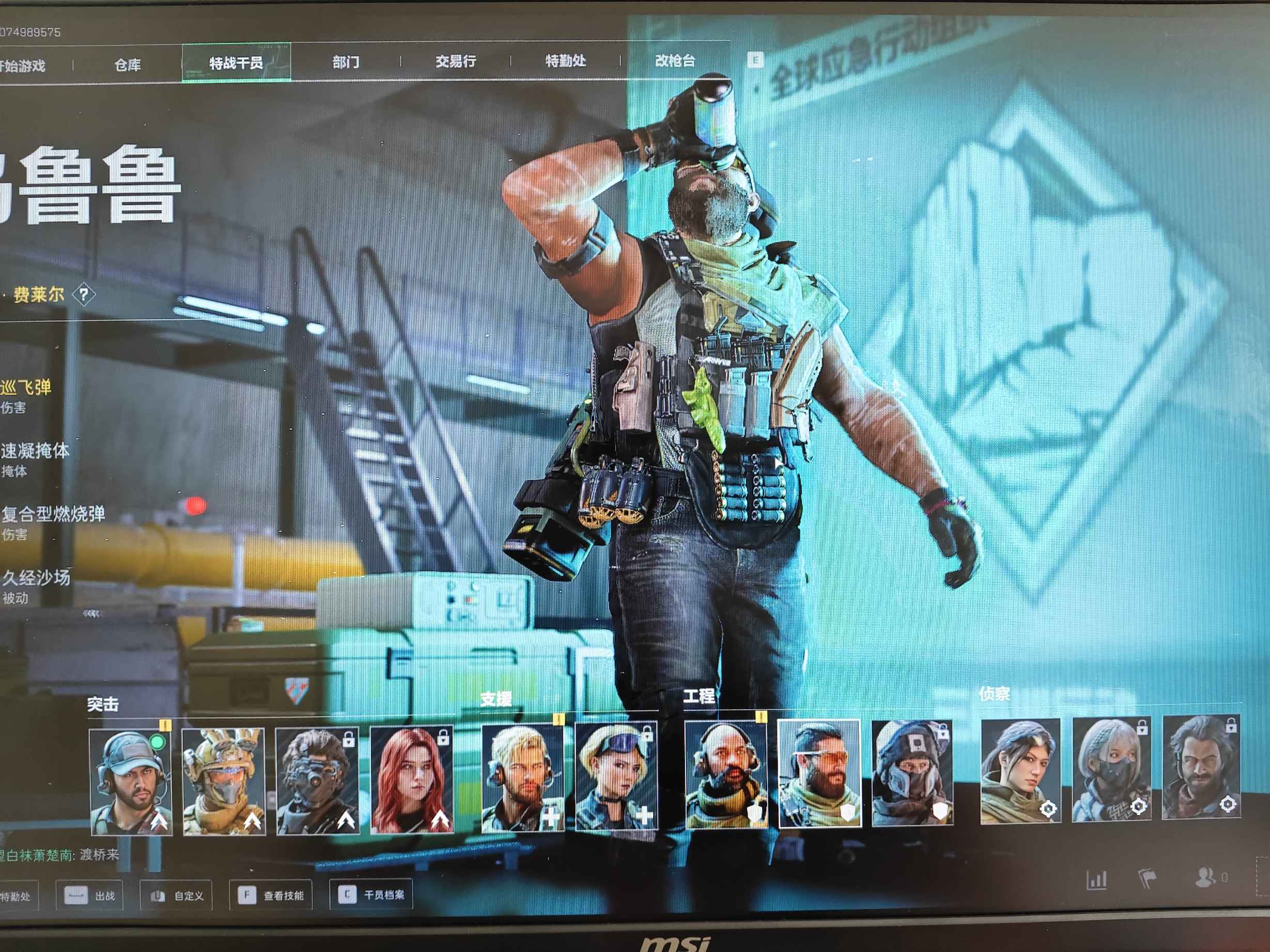Choose the red-haired female operator
Screen dimensions: 1270x952
click(412, 779)
